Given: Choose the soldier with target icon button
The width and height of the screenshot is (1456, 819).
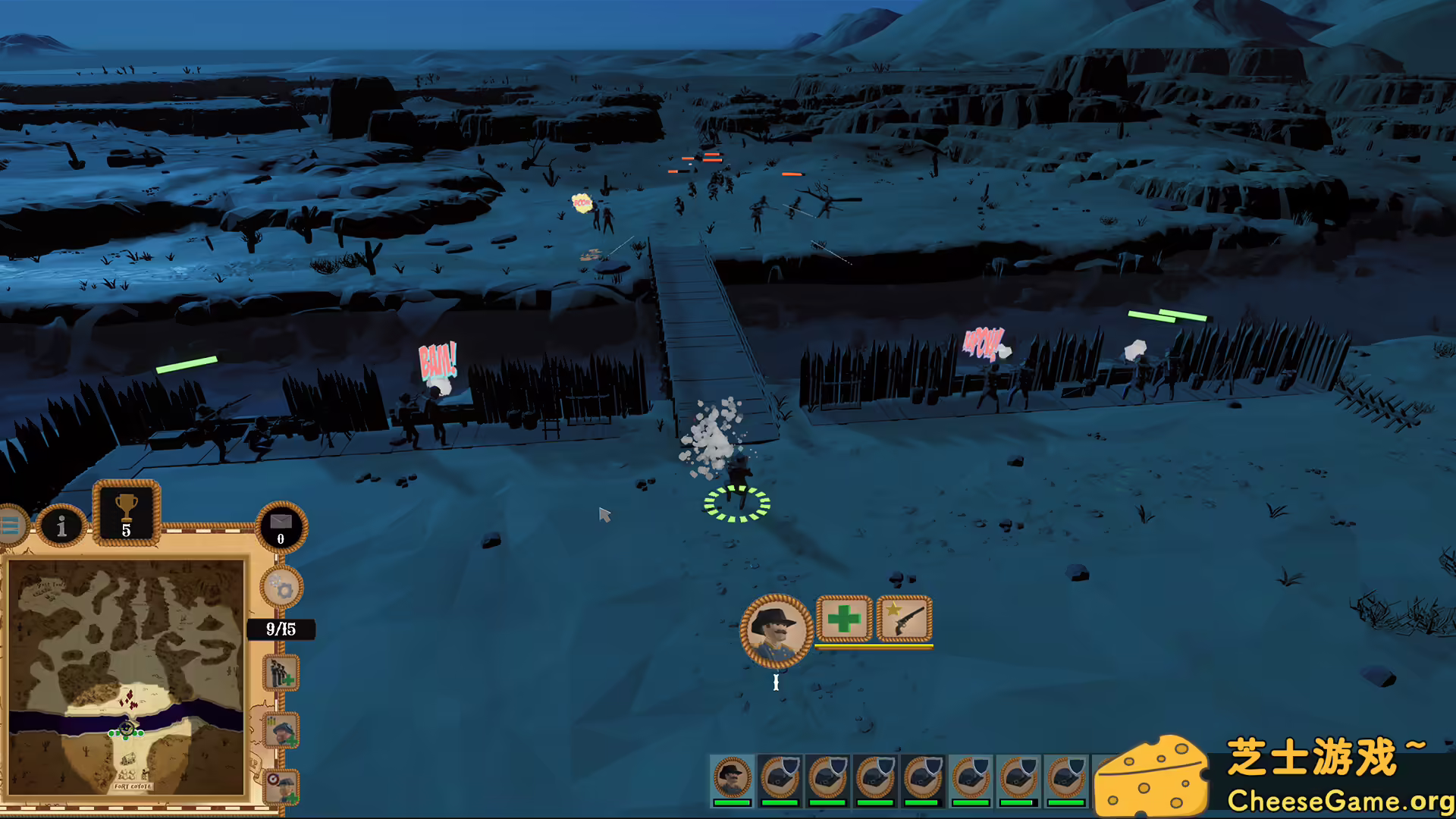Looking at the screenshot, I should pos(281,786).
